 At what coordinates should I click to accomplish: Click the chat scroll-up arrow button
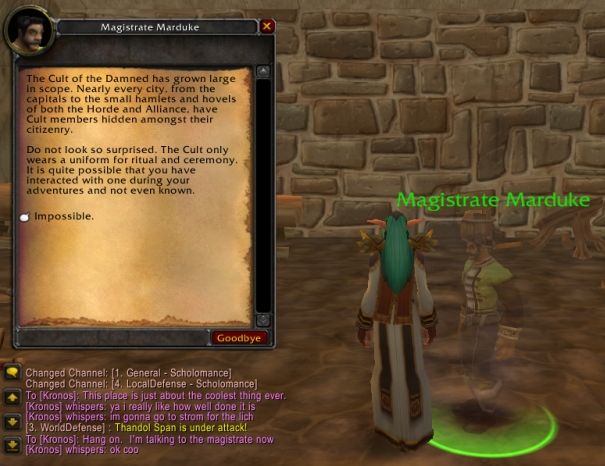[12, 398]
